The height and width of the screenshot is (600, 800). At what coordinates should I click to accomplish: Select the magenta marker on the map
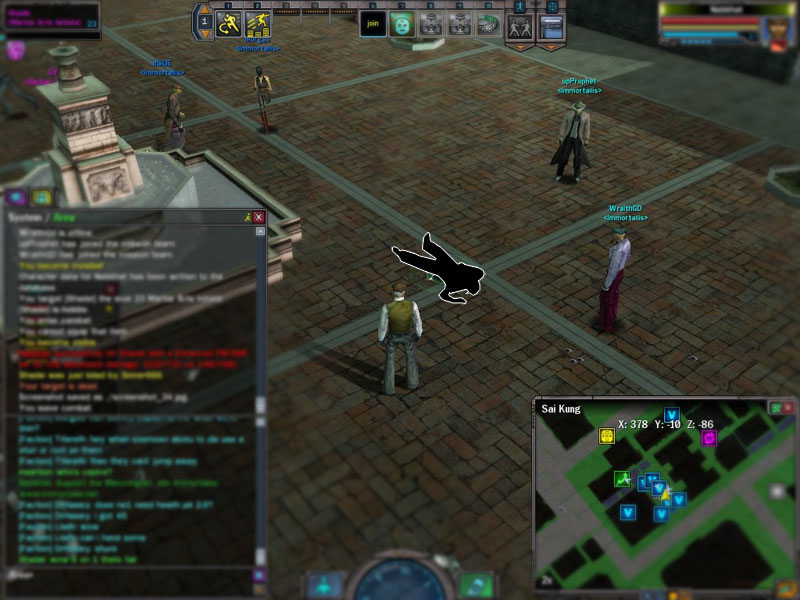pos(710,437)
